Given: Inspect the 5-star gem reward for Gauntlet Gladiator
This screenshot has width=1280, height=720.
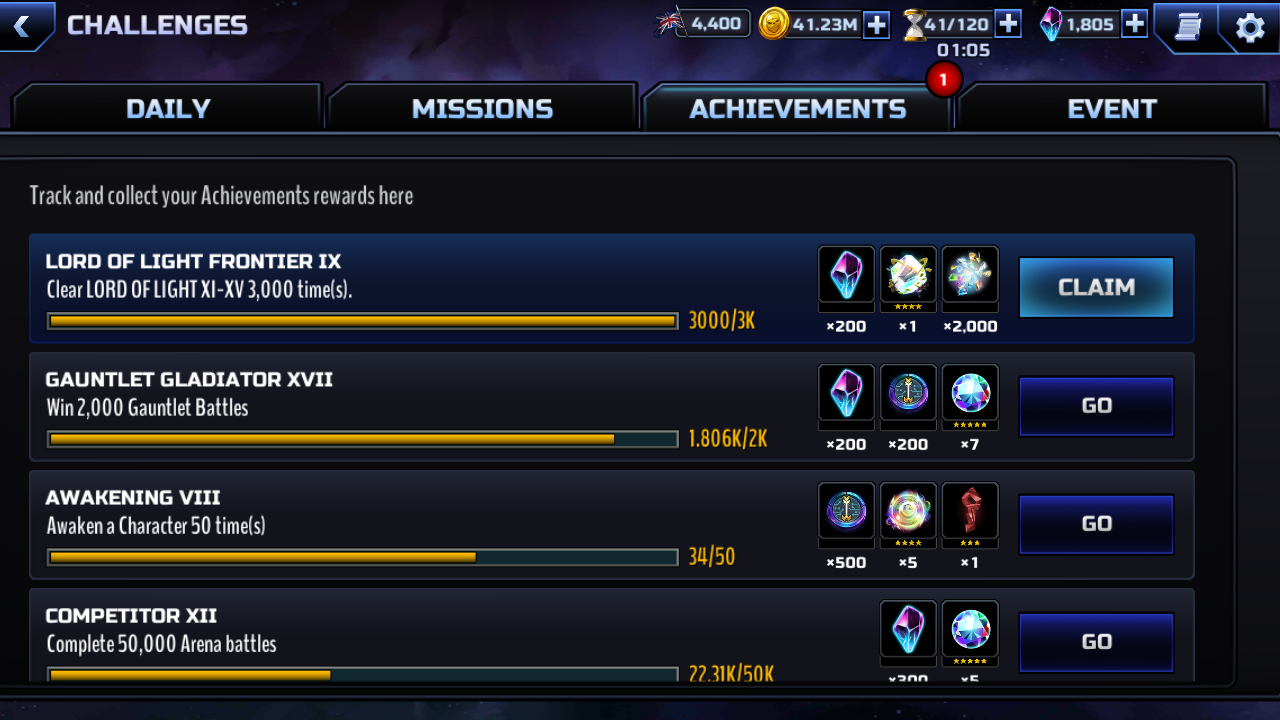Looking at the screenshot, I should 970,393.
